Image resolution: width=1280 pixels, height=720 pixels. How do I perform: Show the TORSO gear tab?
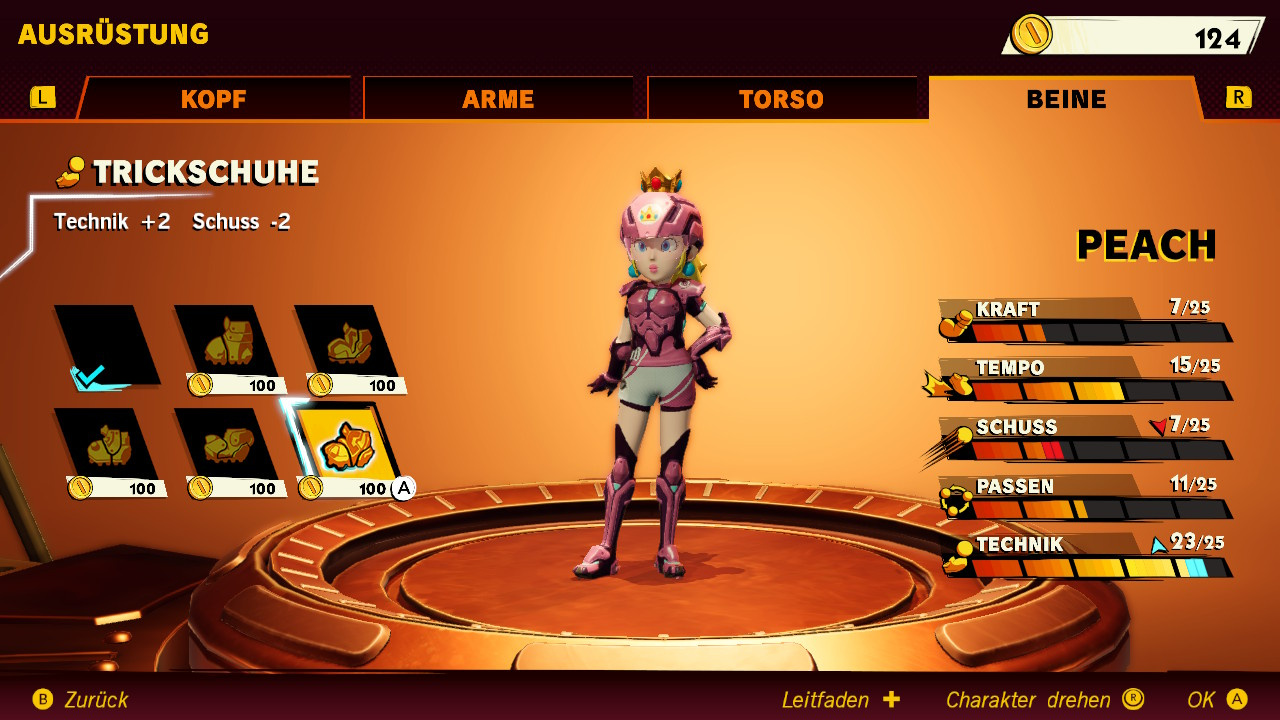click(781, 99)
